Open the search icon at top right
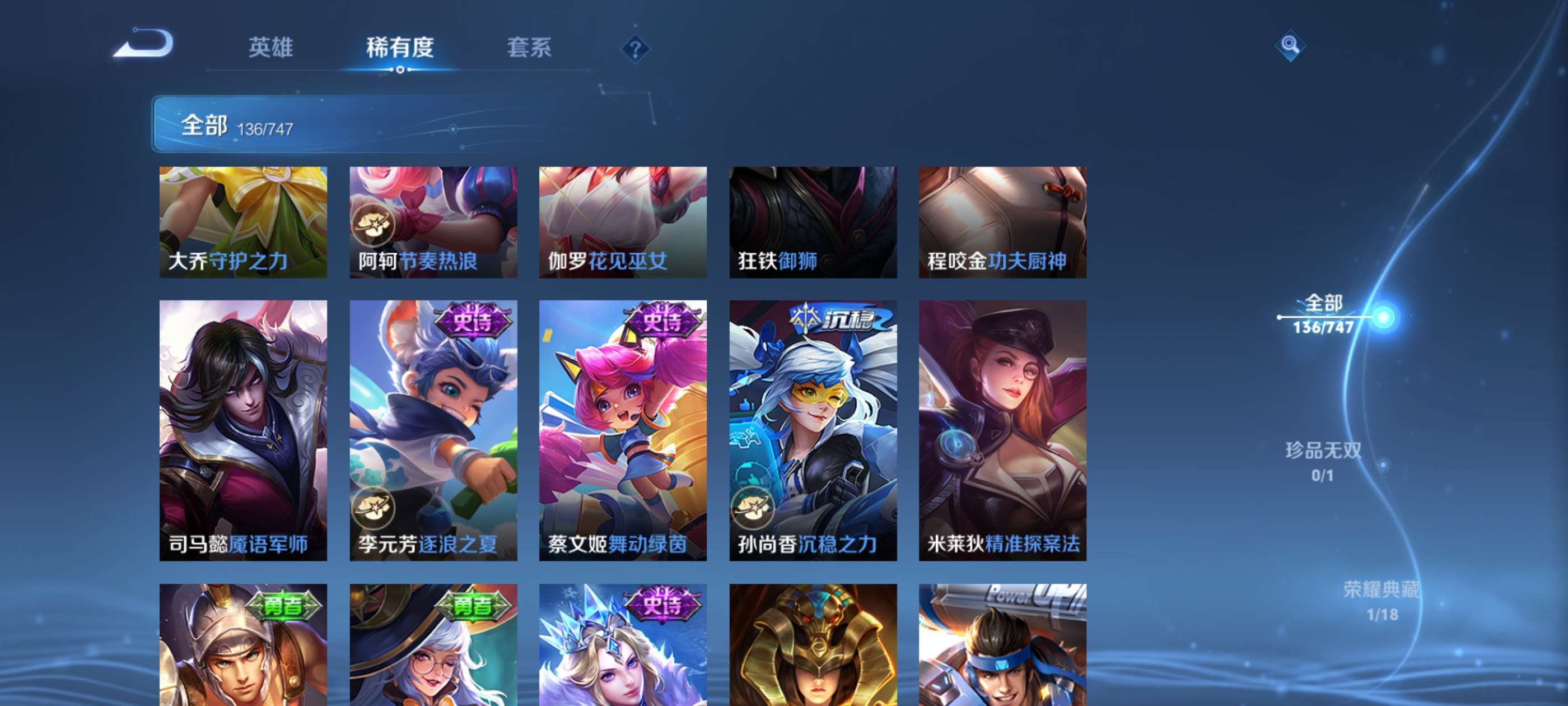 pyautogui.click(x=1290, y=45)
